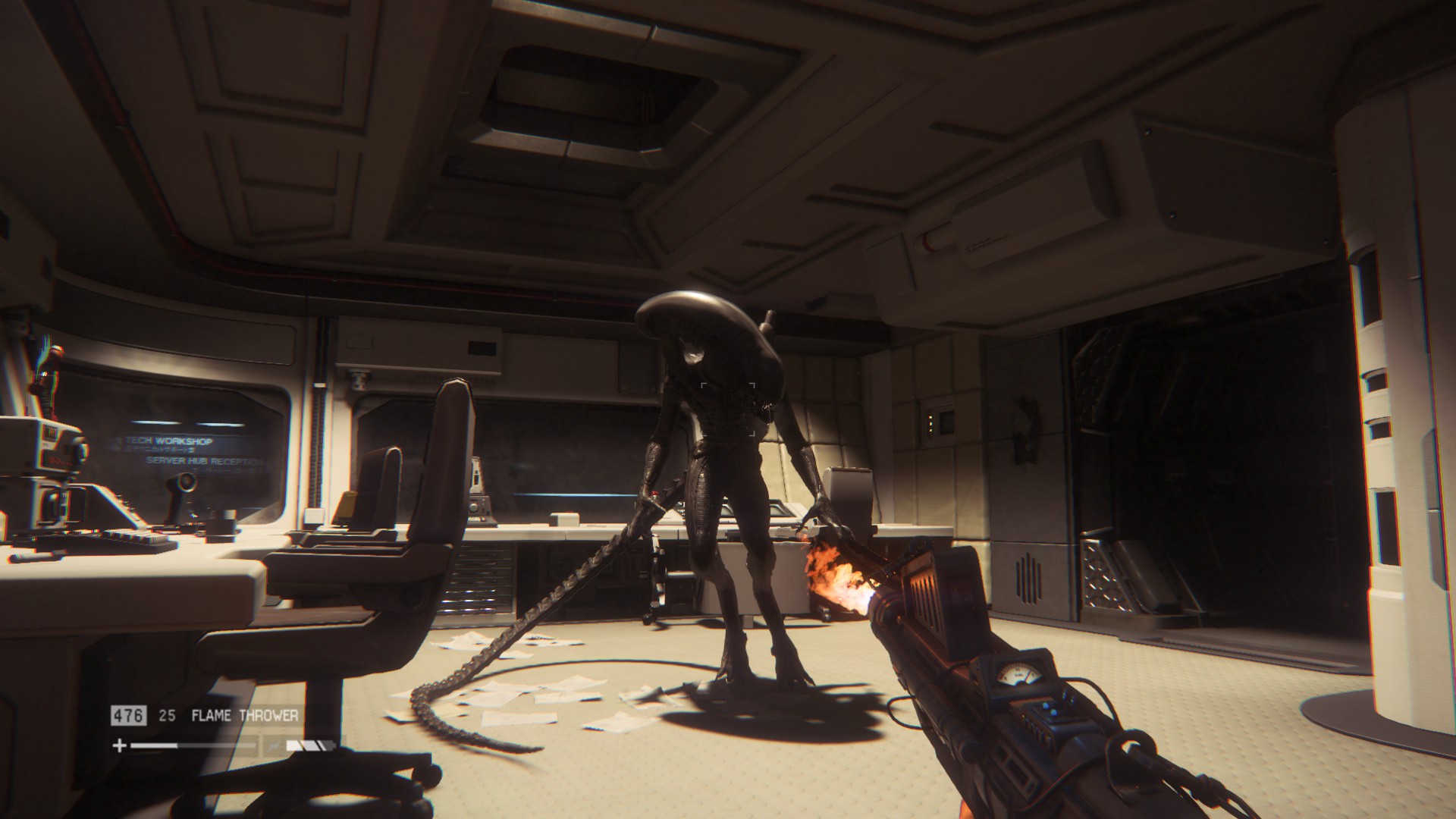Viewport: 1456px width, 819px height.
Task: Click the health cross icon
Action: click(119, 745)
